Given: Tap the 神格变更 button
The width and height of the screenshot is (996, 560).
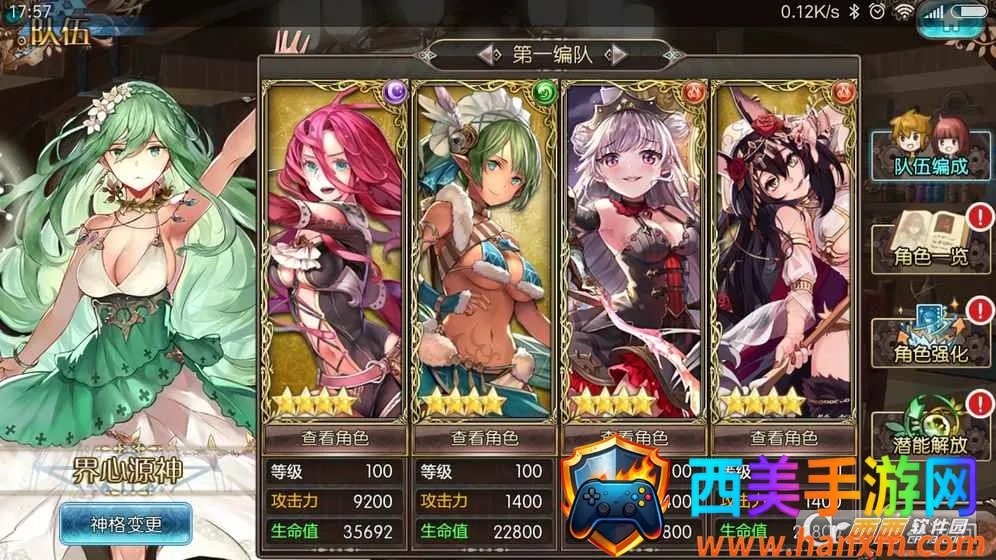Looking at the screenshot, I should (x=126, y=522).
